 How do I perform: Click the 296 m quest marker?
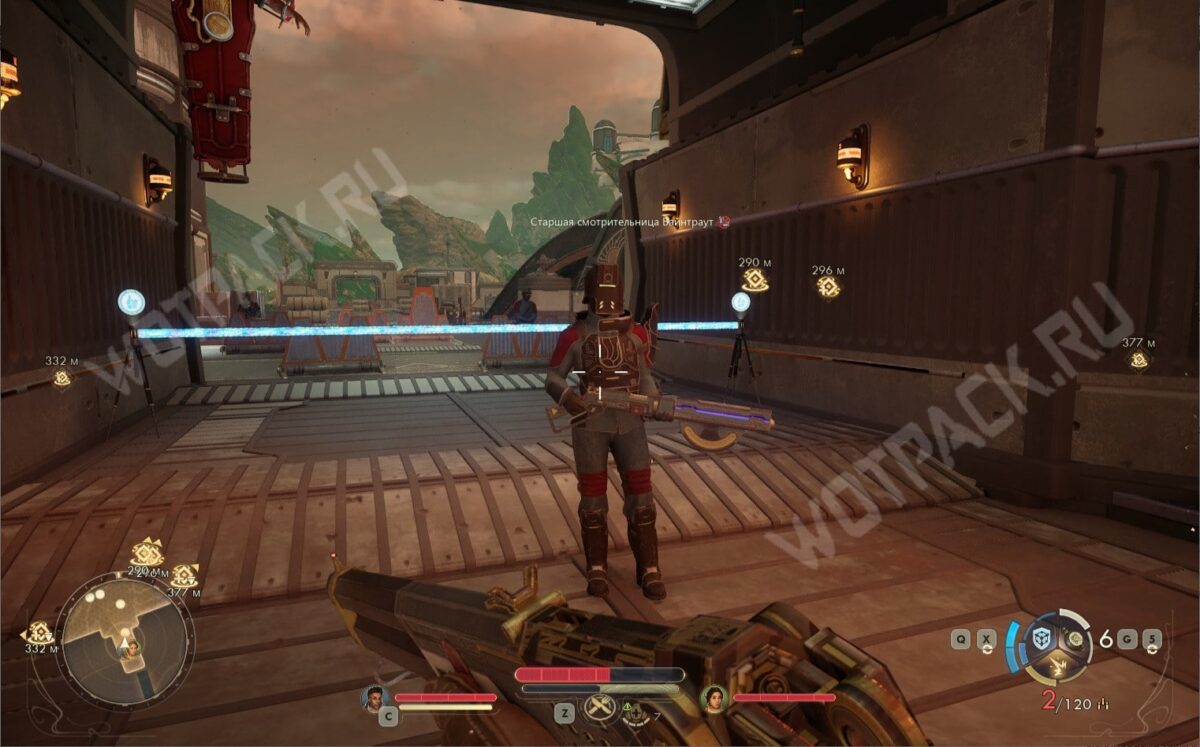[828, 287]
